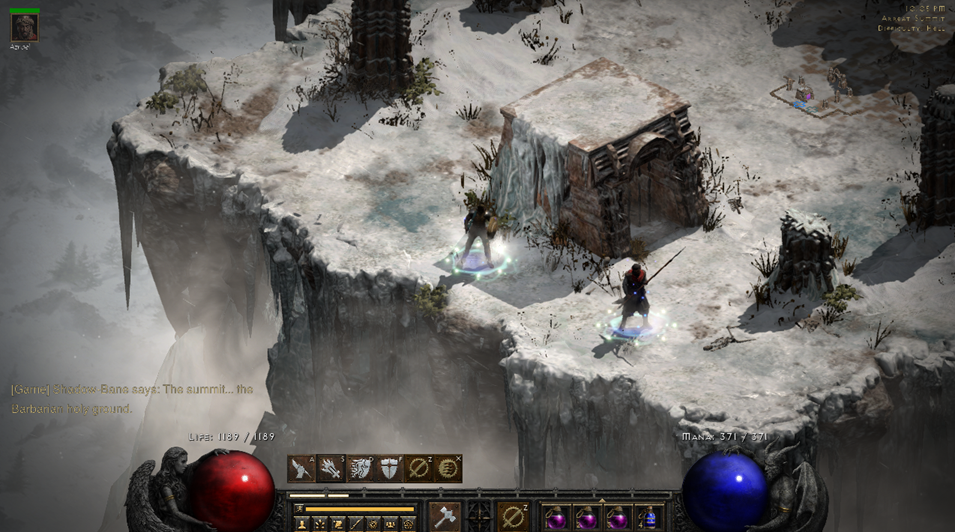Select the skill bound to A

click(x=302, y=468)
